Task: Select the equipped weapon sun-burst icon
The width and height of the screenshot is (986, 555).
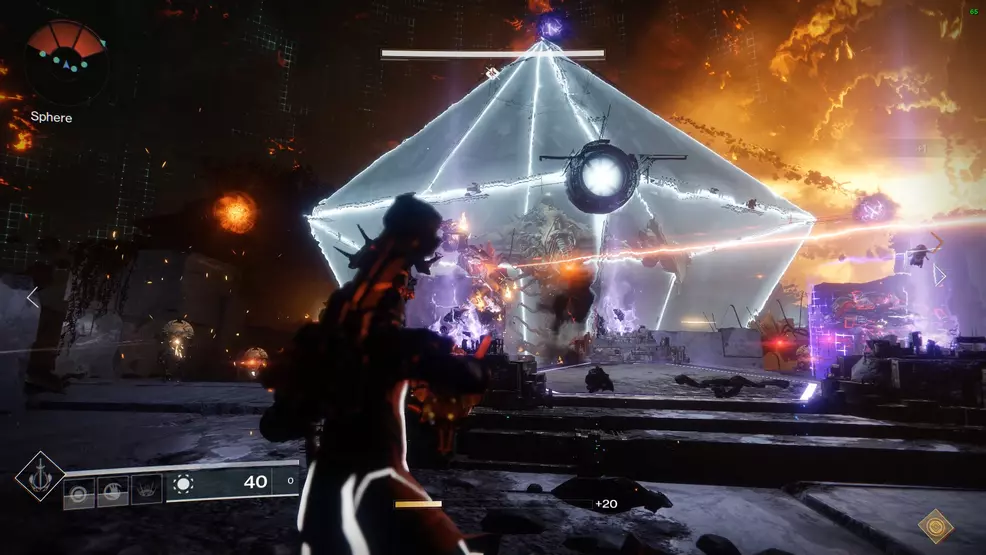Action: [x=183, y=484]
